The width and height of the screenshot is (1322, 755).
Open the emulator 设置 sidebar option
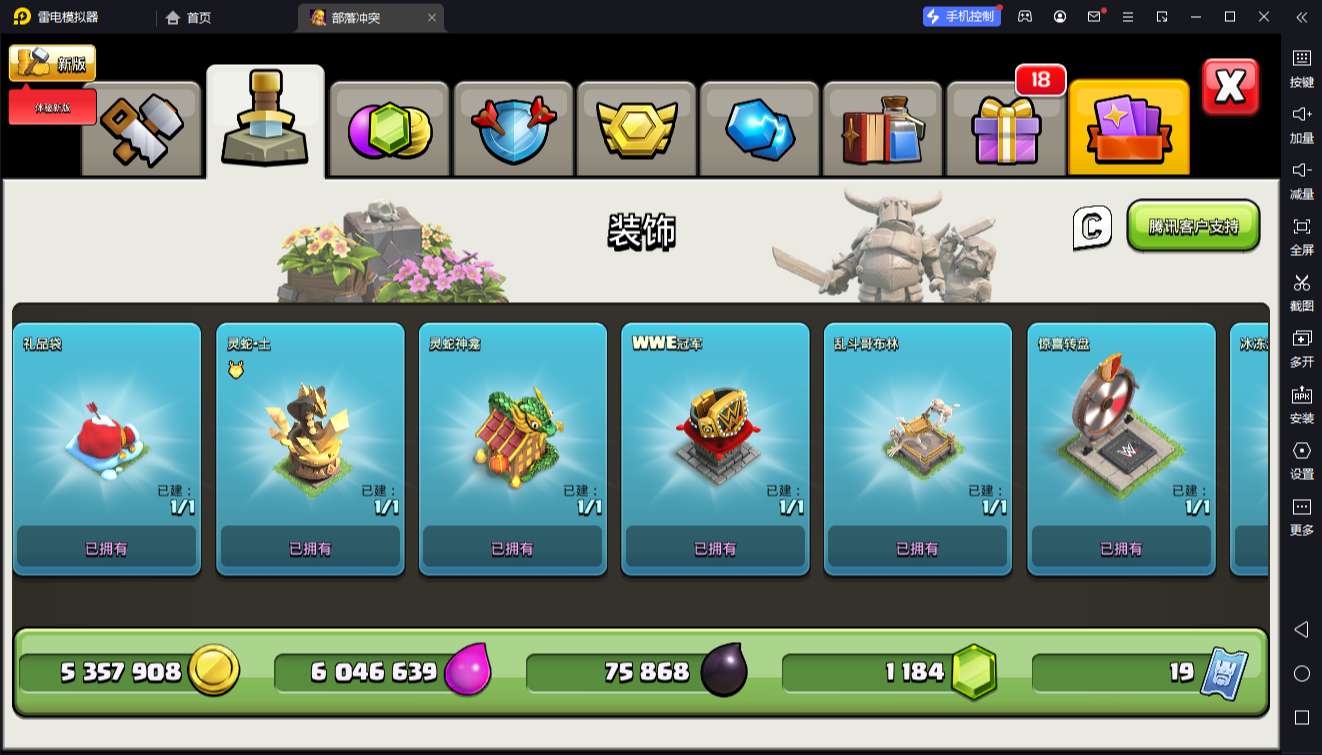1301,459
